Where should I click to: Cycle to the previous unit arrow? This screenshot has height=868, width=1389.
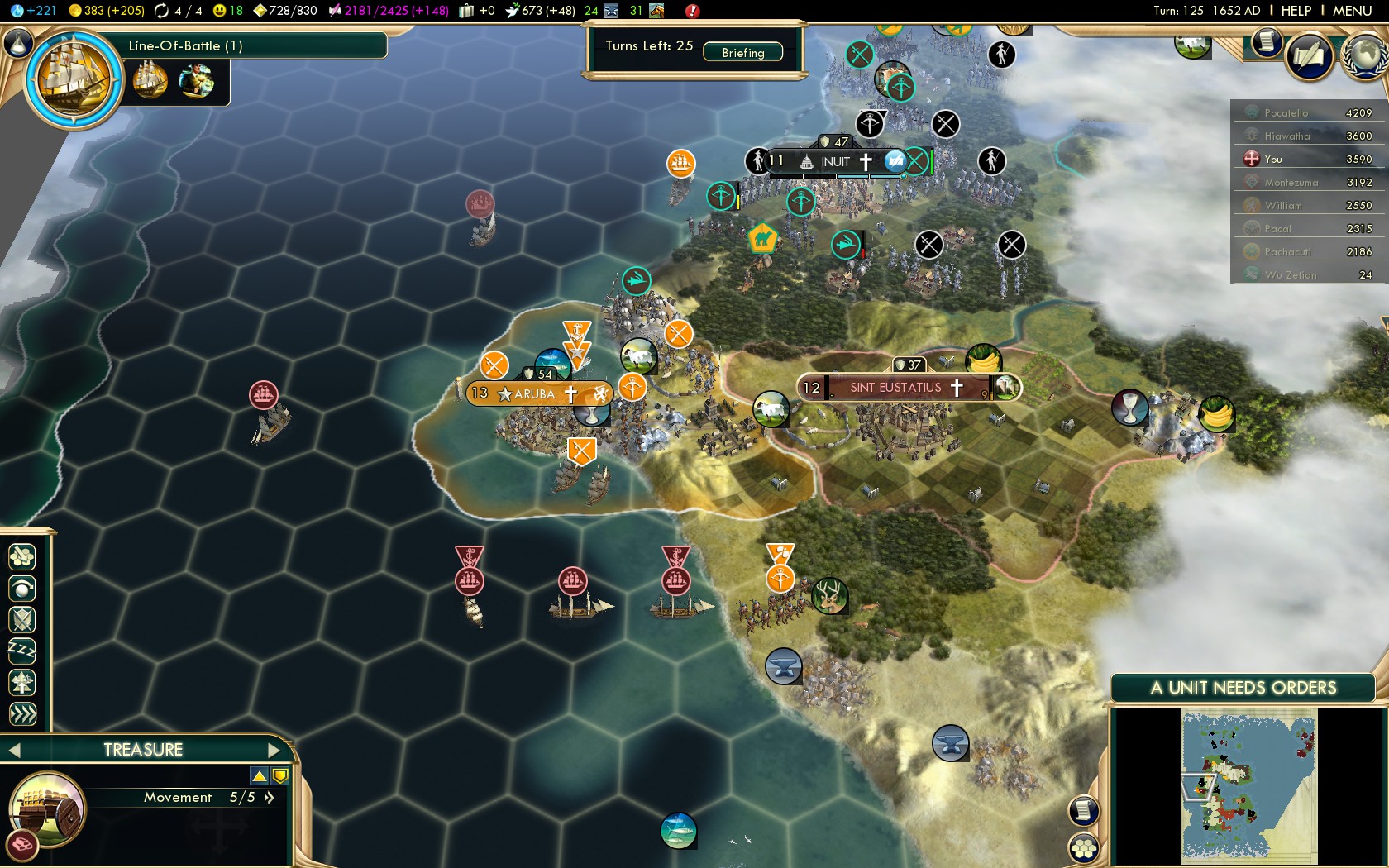click(x=14, y=750)
